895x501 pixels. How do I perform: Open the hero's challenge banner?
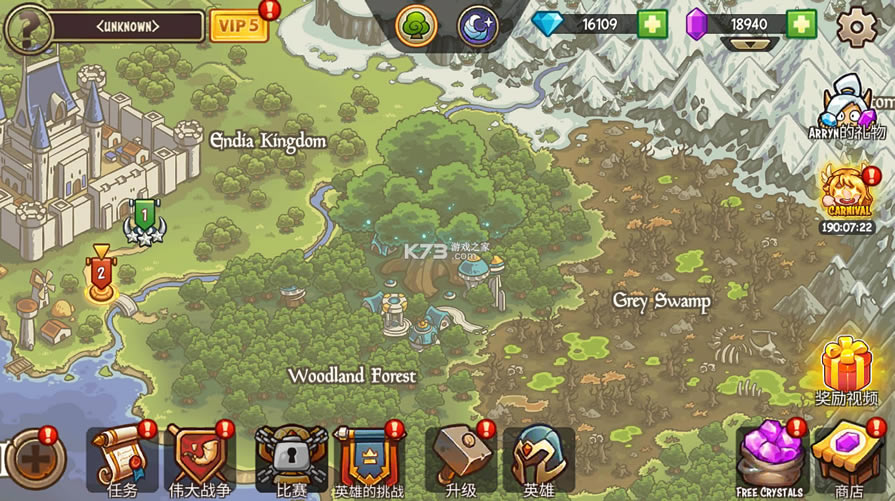point(369,455)
